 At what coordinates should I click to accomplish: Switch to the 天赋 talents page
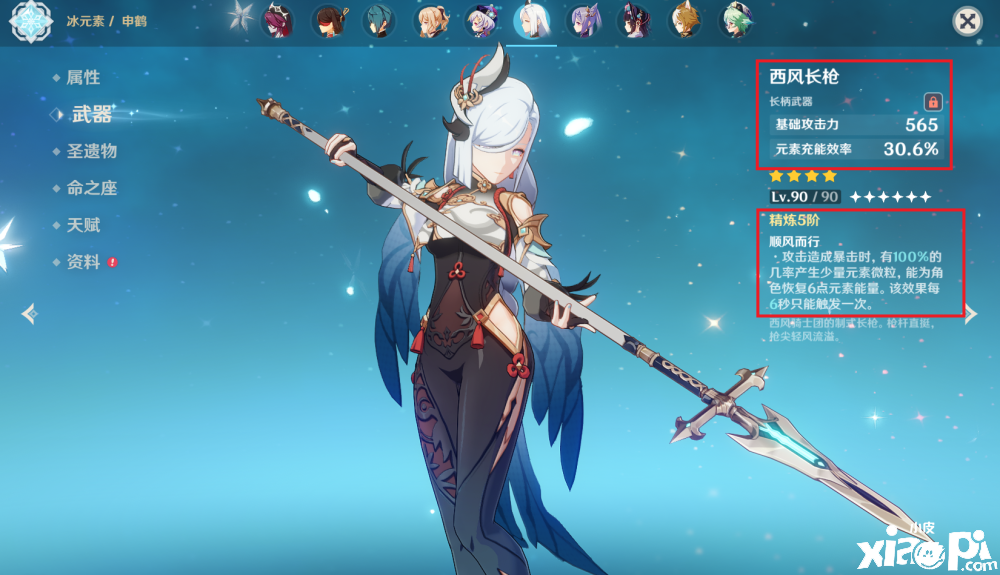point(83,226)
